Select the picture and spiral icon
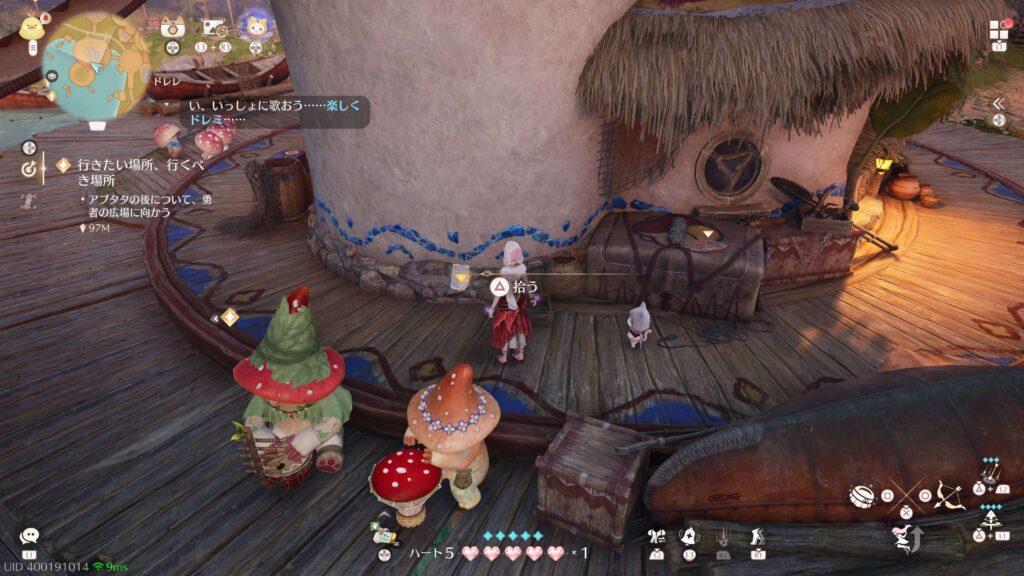Image resolution: width=1024 pixels, height=576 pixels. (x=214, y=28)
